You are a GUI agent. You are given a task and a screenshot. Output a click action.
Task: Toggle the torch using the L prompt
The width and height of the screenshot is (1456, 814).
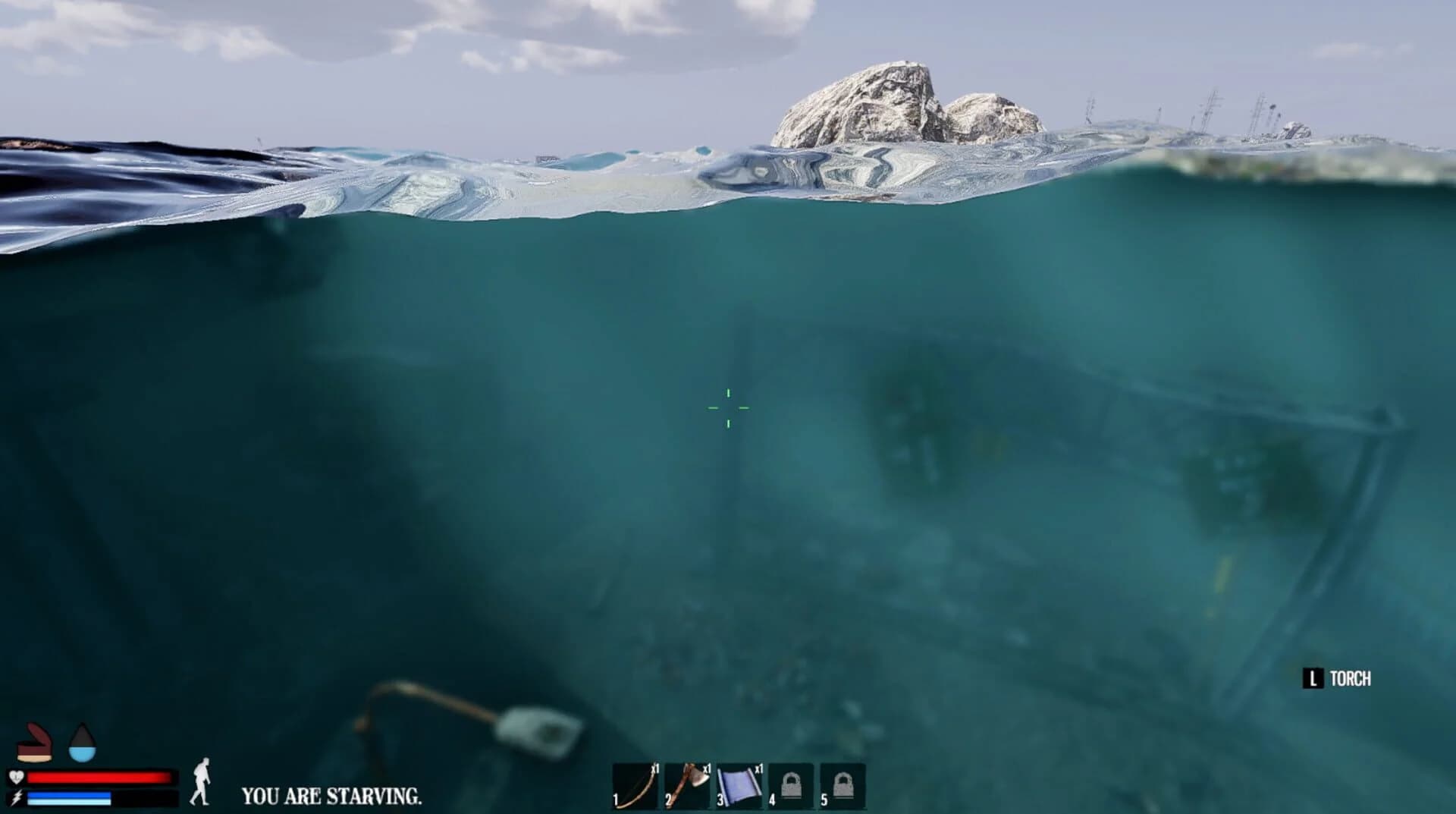click(1313, 678)
